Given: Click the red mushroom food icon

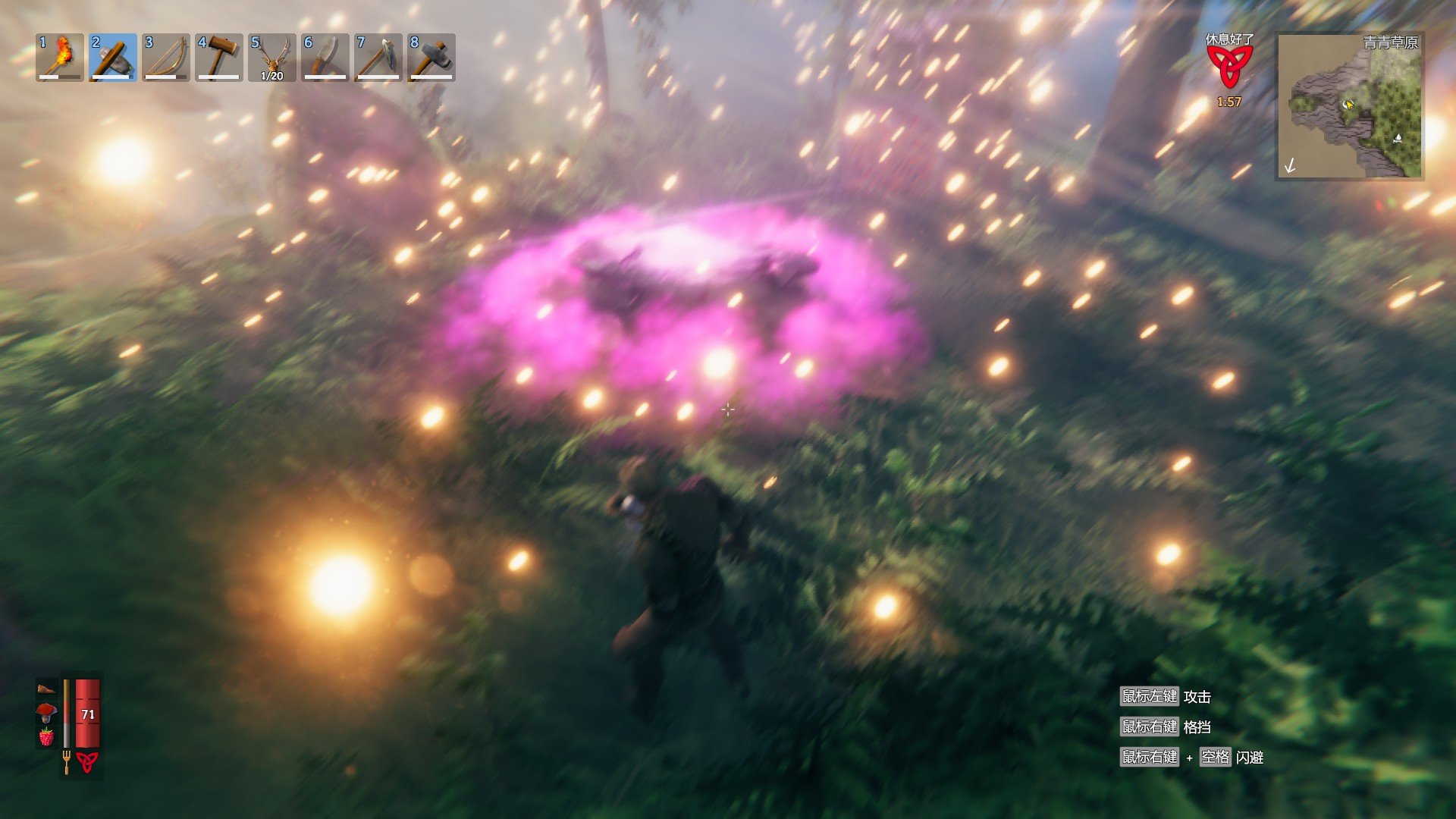Looking at the screenshot, I should [46, 712].
